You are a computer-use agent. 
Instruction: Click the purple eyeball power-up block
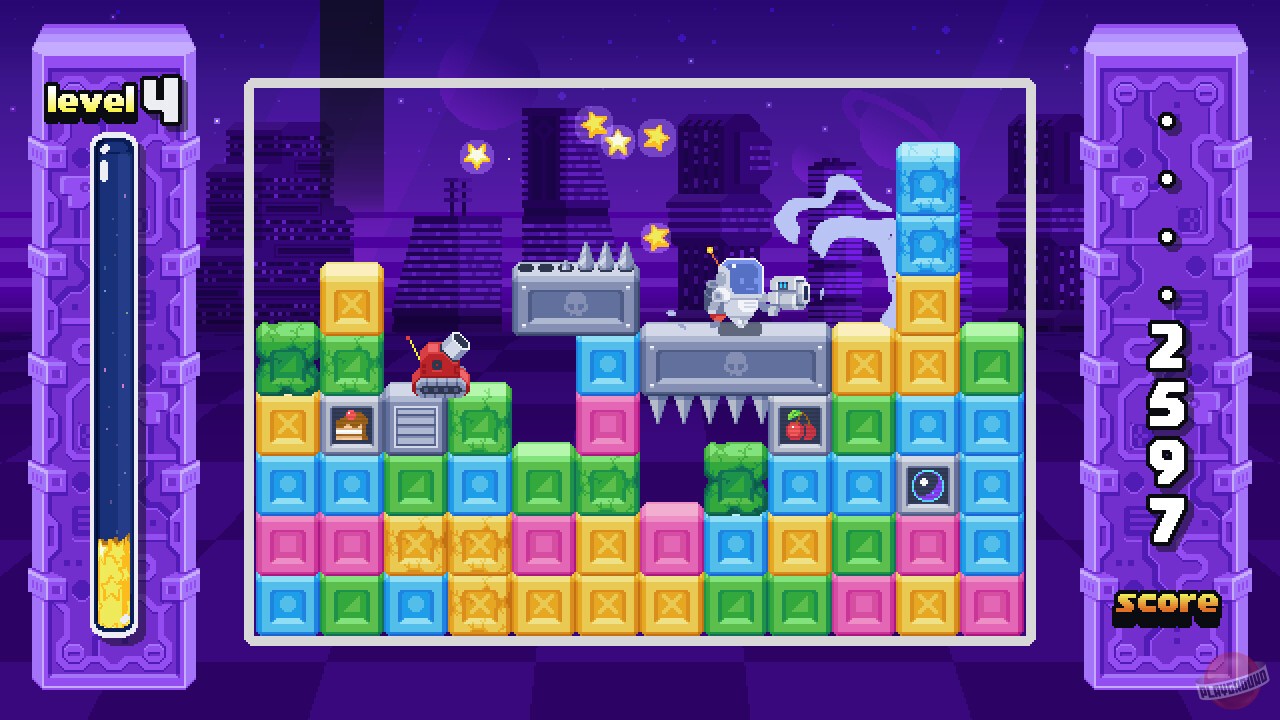[927, 486]
